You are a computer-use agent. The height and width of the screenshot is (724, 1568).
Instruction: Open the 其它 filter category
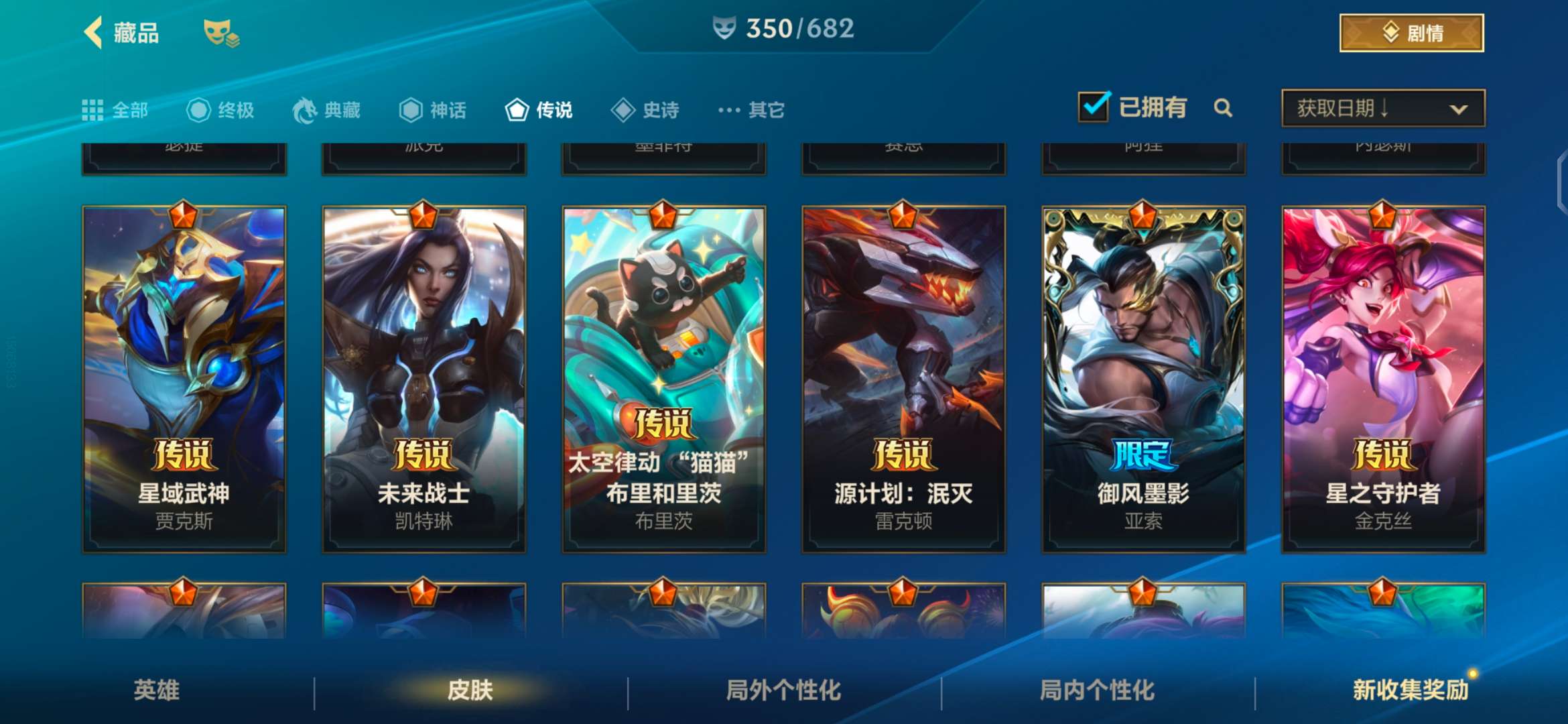[752, 110]
